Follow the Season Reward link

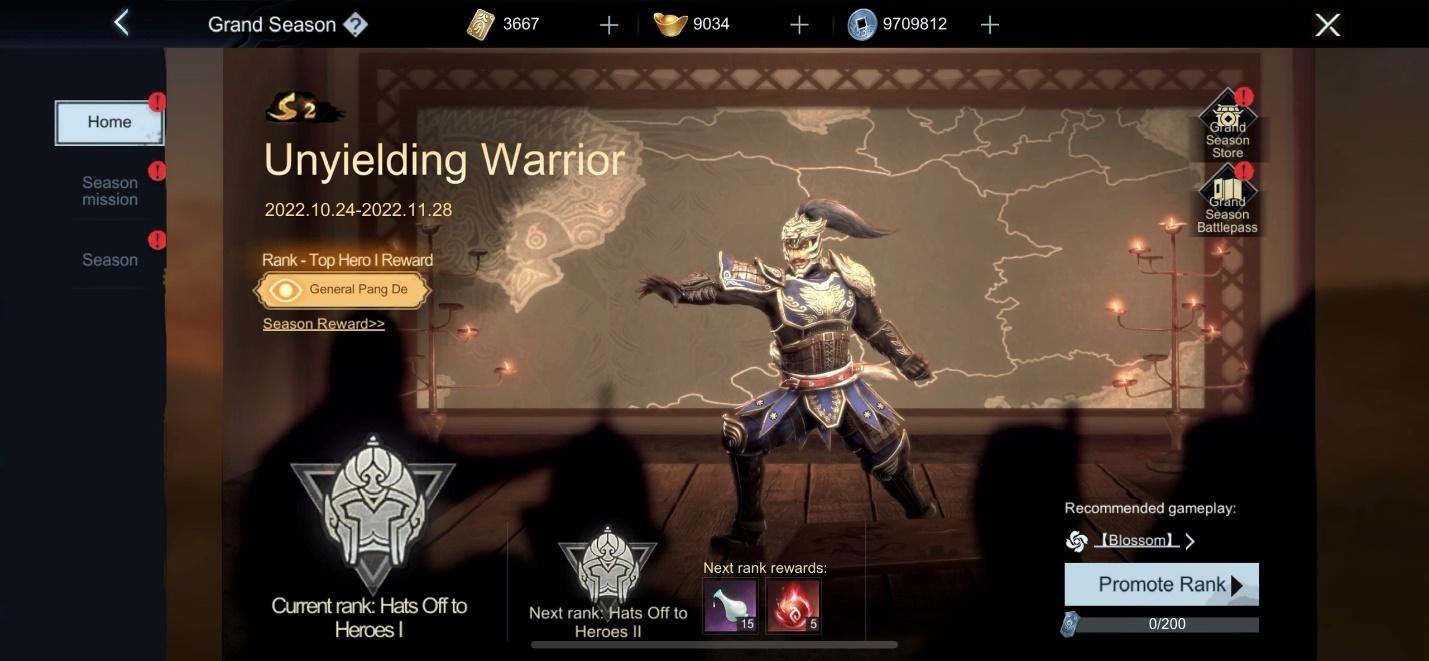coord(323,324)
